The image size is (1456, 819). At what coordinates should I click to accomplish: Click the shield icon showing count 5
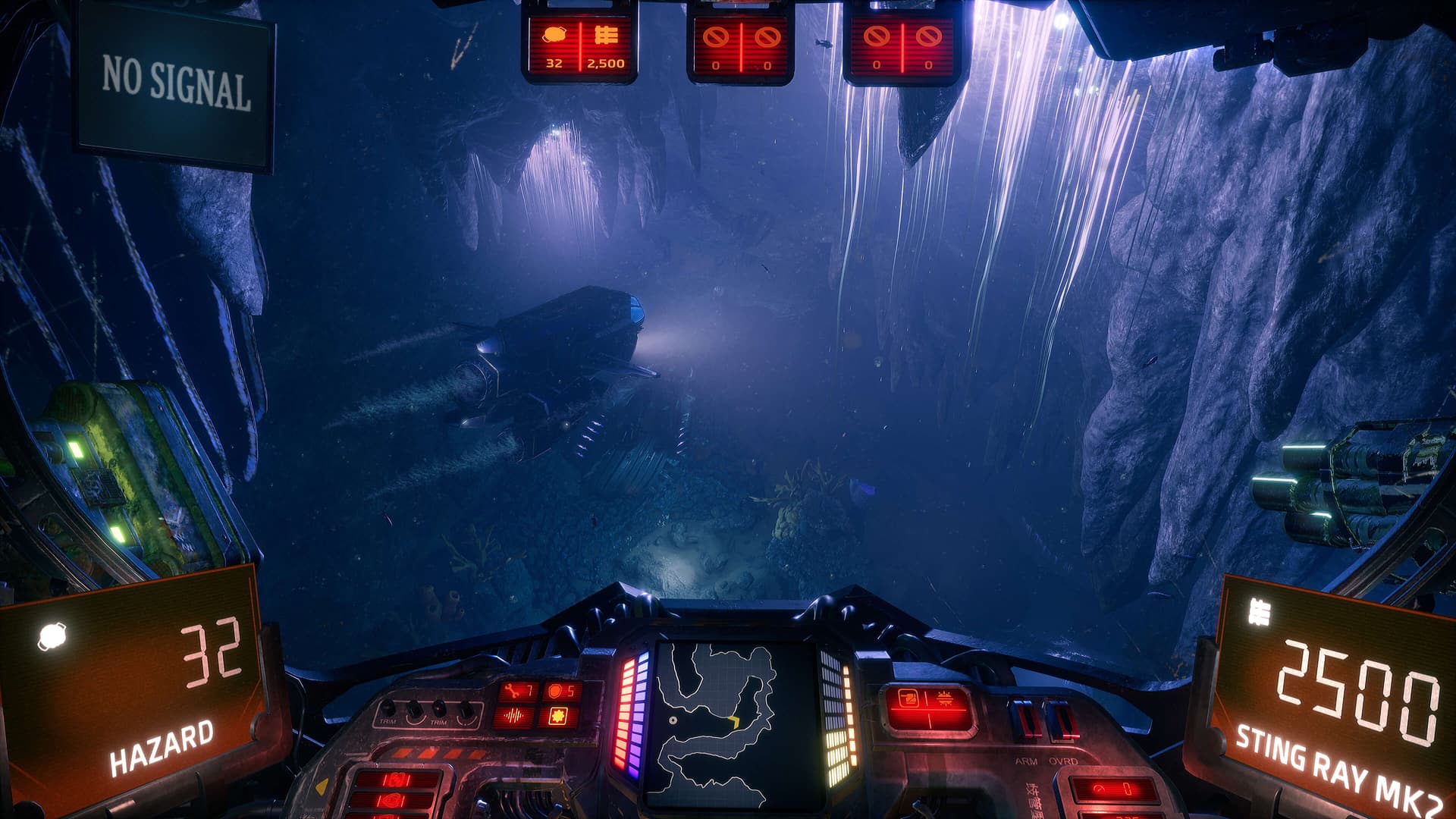coord(554,690)
